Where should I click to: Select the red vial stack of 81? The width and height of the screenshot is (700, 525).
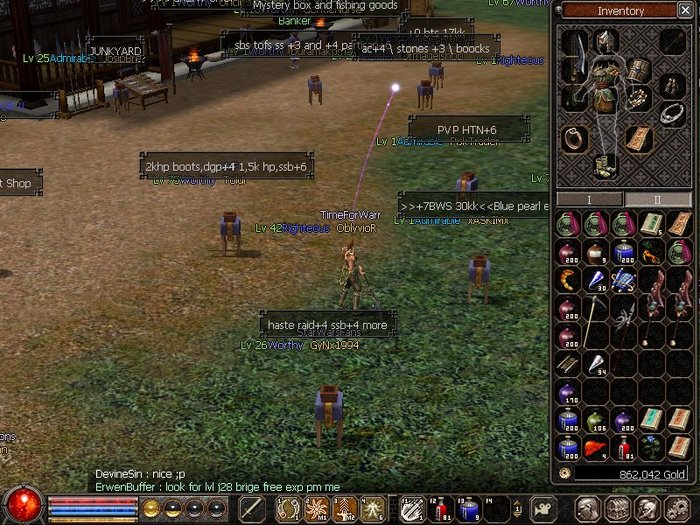[x=624, y=447]
